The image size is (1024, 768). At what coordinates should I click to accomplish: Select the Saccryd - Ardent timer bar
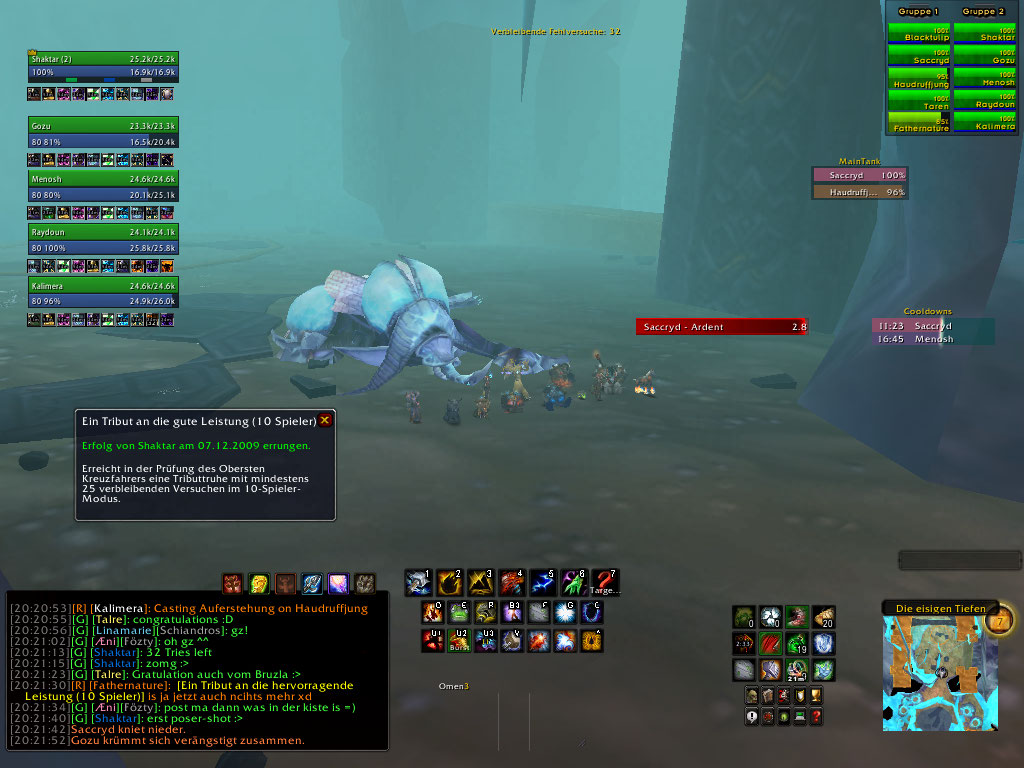[721, 326]
